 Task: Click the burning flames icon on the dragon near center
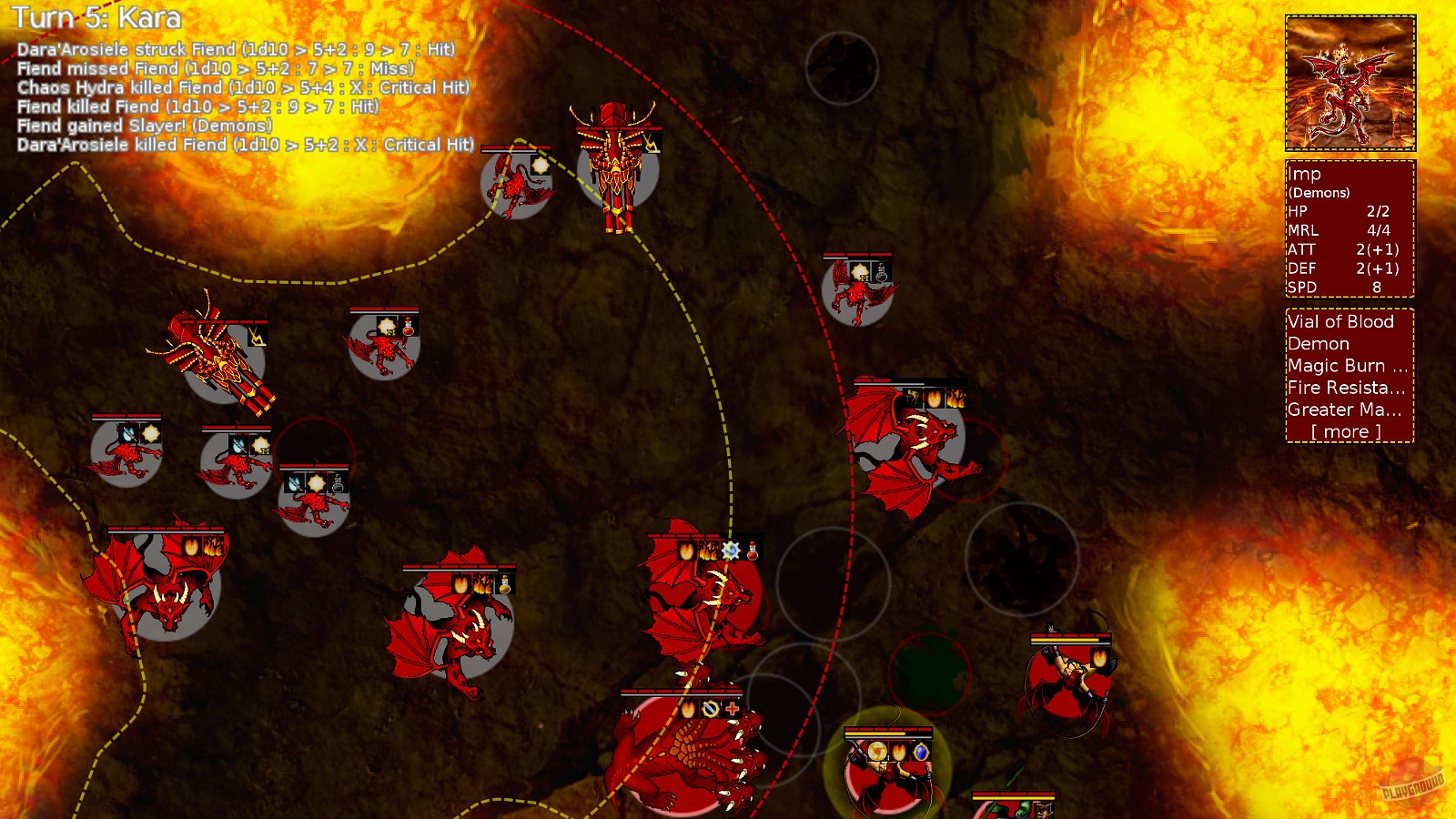click(x=707, y=551)
